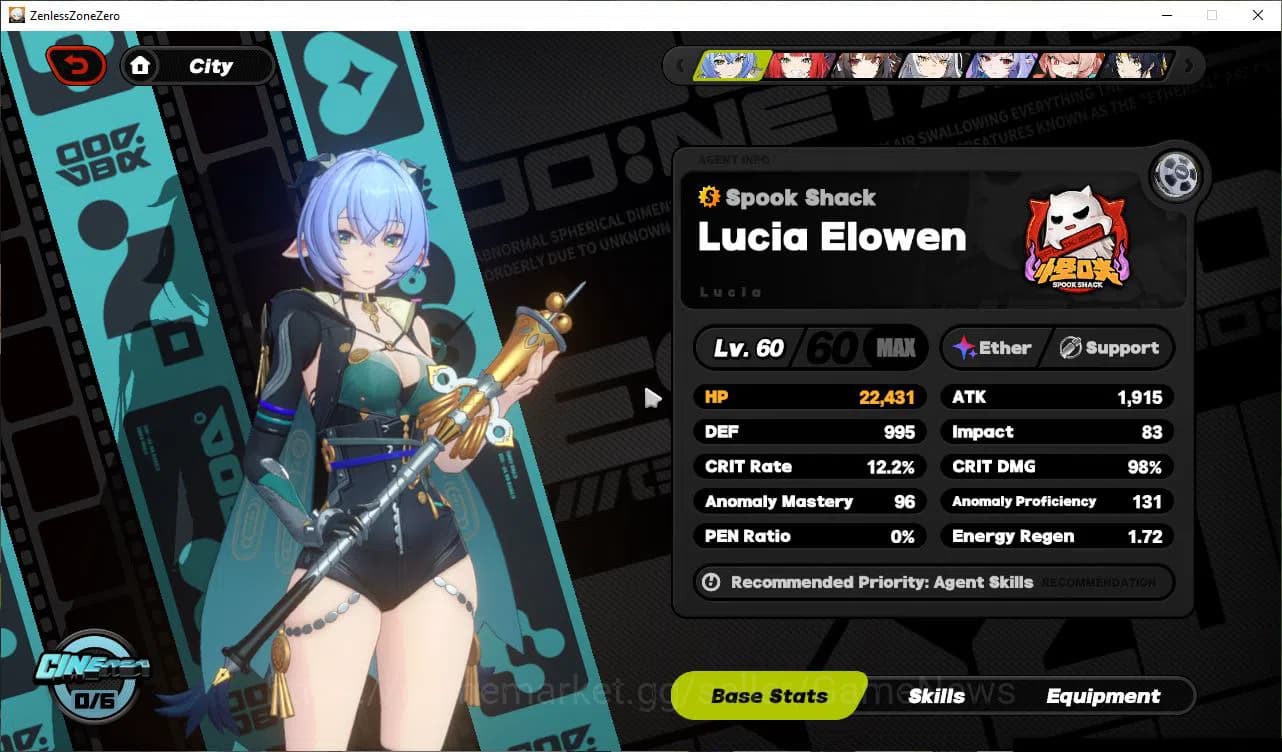
Task: Click the red back arrow icon
Action: (x=76, y=64)
